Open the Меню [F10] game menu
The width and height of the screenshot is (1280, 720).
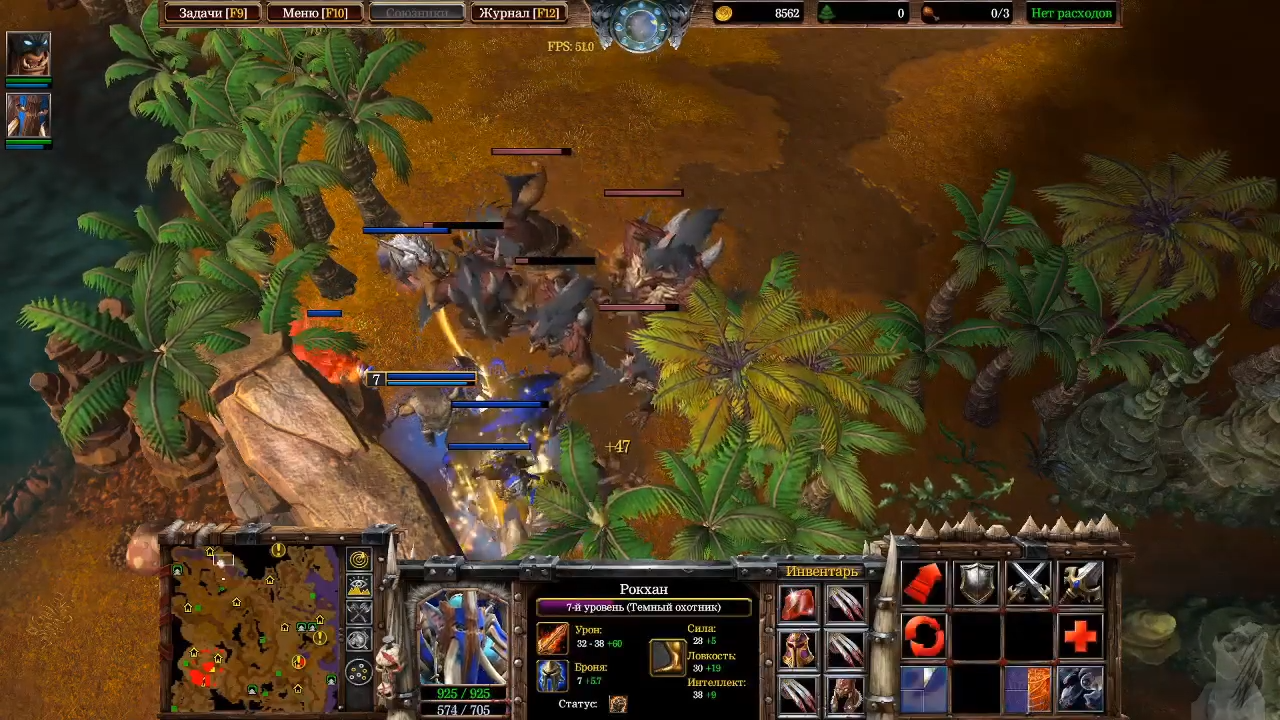pos(314,13)
